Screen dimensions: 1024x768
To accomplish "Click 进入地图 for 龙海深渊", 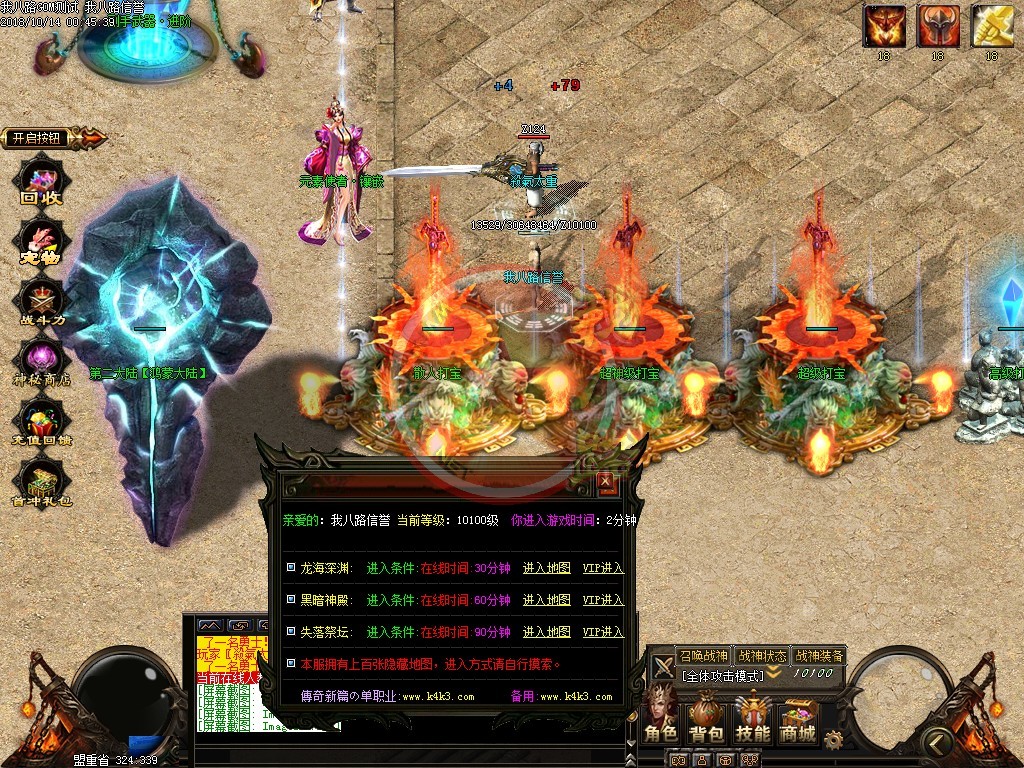I will tap(546, 568).
